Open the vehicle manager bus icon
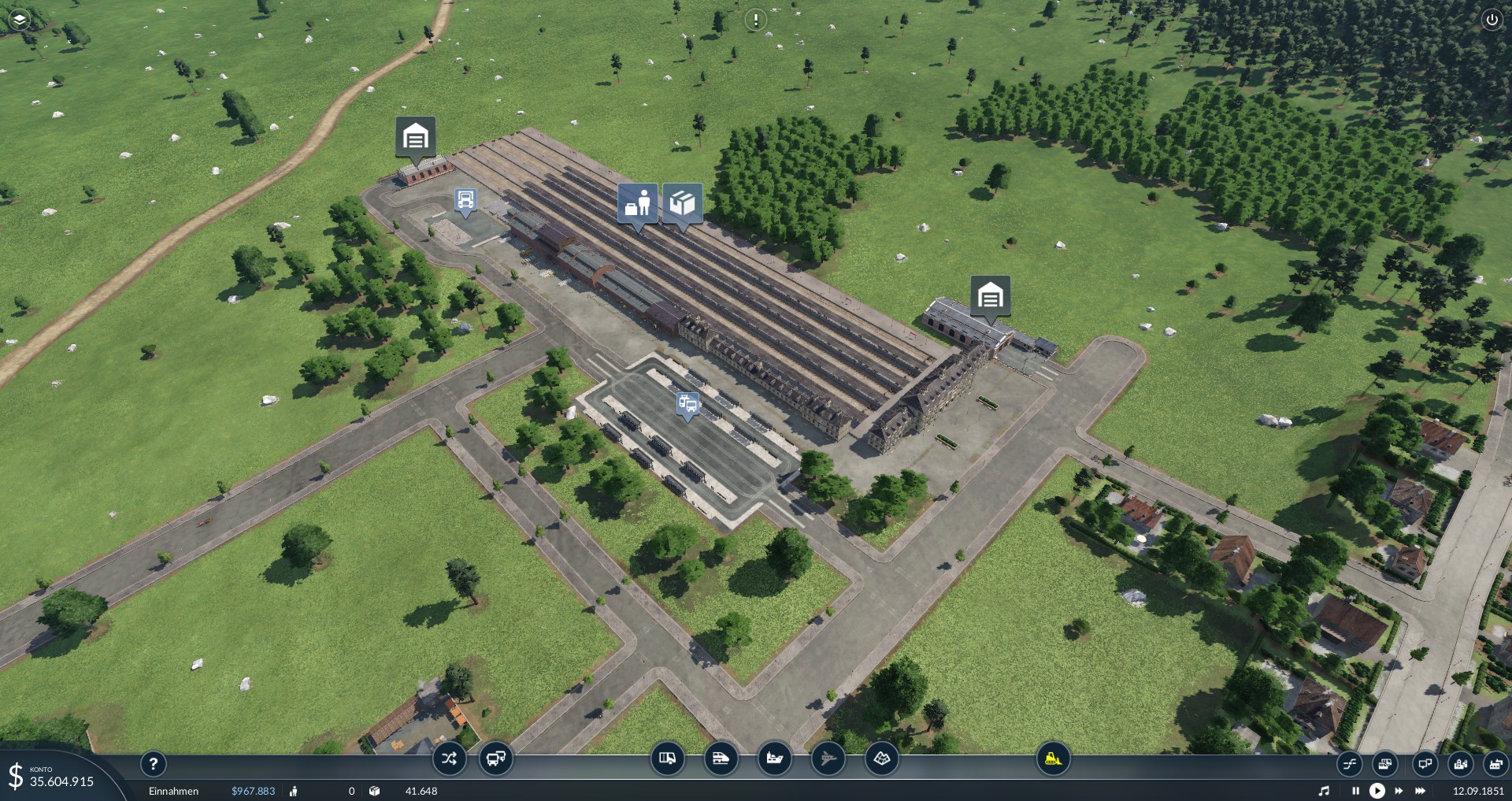 pyautogui.click(x=496, y=758)
